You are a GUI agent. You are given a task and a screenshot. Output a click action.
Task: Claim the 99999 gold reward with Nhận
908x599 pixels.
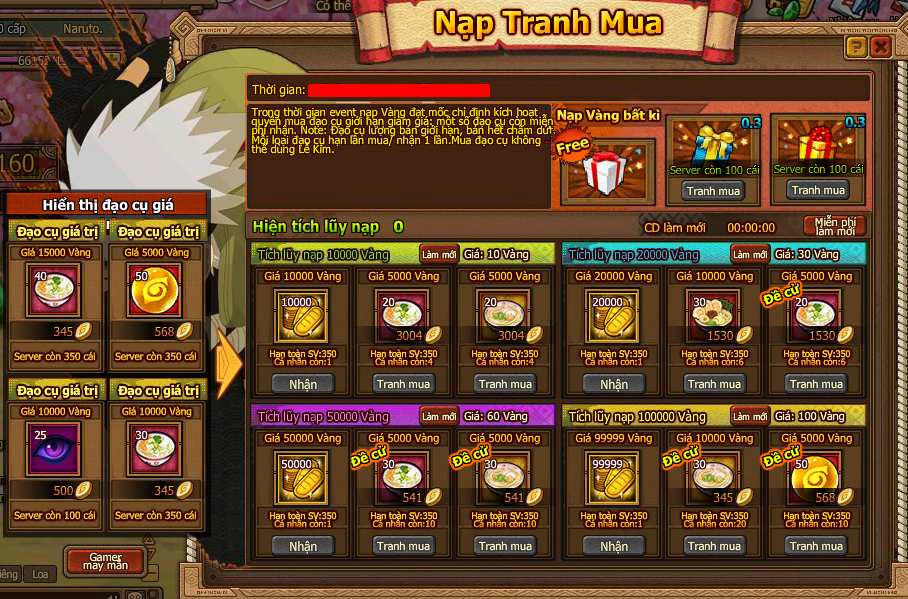(x=613, y=546)
